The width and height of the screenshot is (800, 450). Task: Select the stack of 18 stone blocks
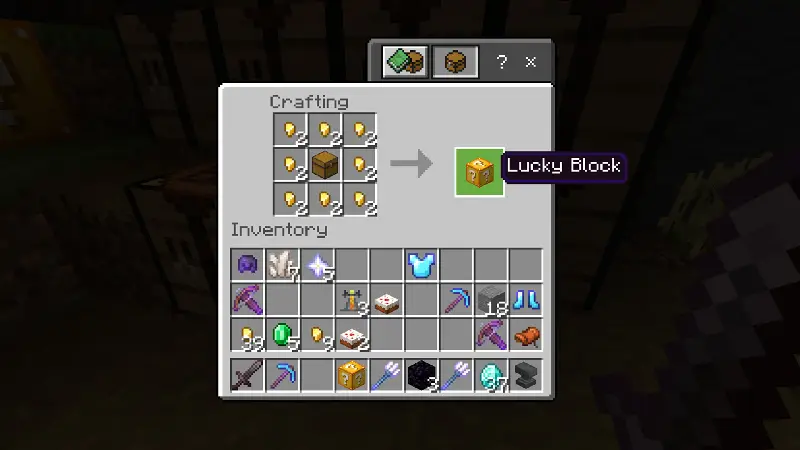tap(490, 299)
